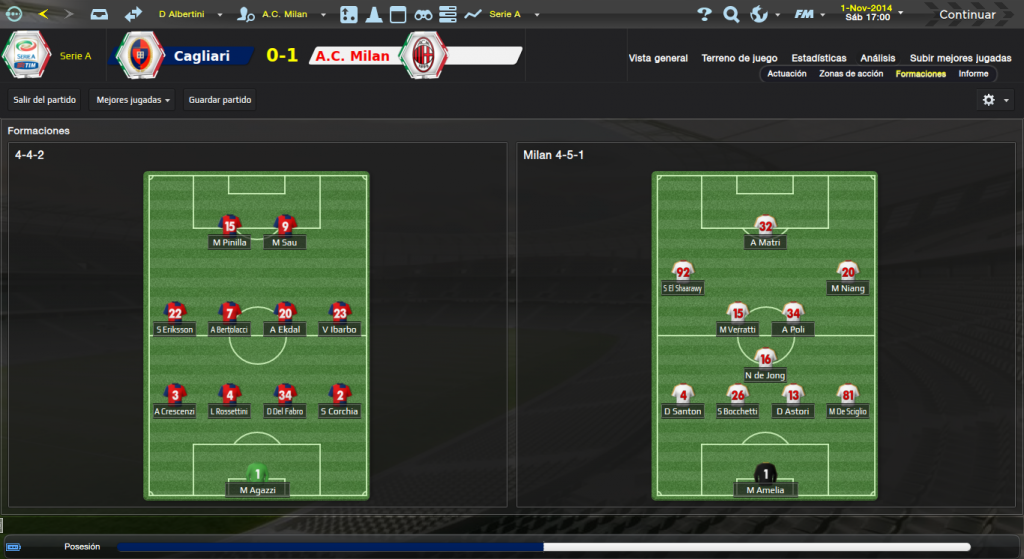Save the match with Guardar partido
The height and width of the screenshot is (559, 1024).
[x=220, y=100]
